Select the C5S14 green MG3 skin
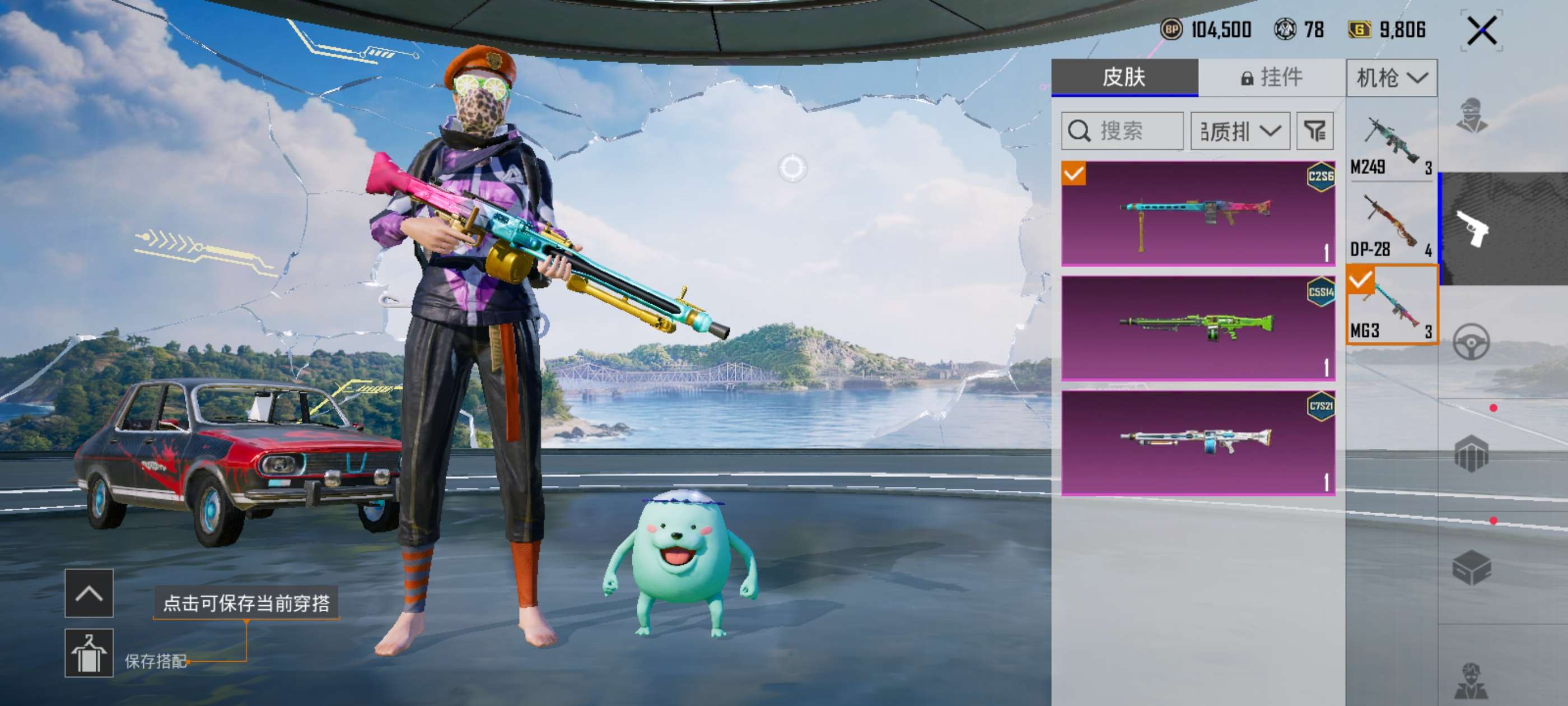The height and width of the screenshot is (706, 1568). tap(1198, 328)
